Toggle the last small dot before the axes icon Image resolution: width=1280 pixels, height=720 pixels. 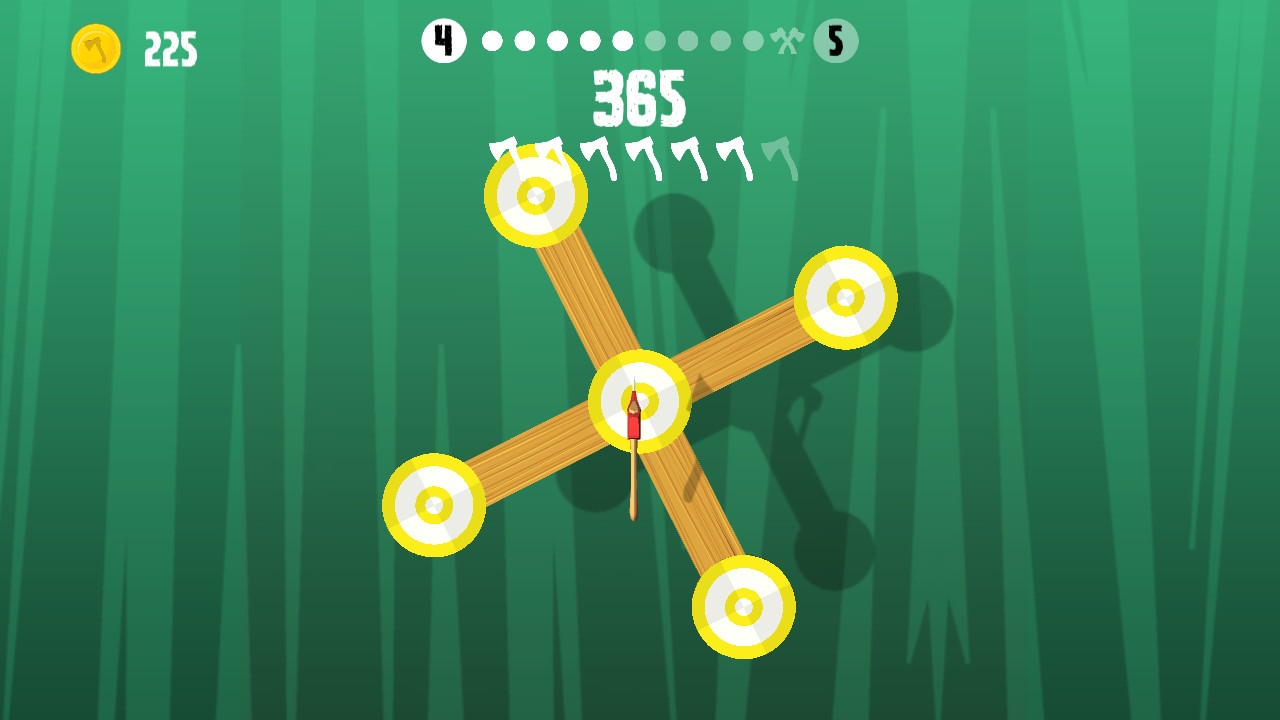[x=753, y=40]
